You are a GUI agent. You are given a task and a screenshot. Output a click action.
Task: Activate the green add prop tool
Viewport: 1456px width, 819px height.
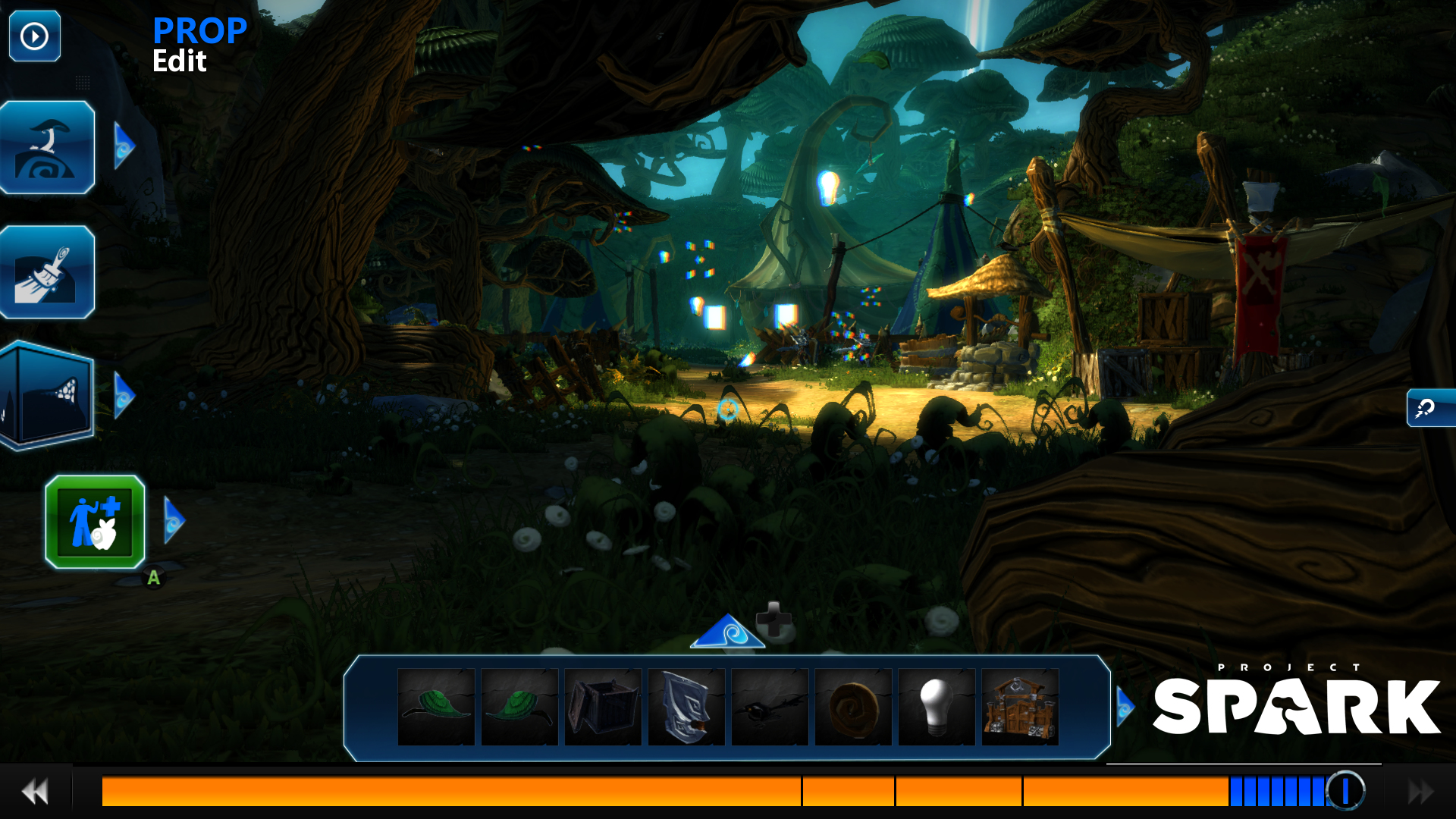pyautogui.click(x=95, y=522)
